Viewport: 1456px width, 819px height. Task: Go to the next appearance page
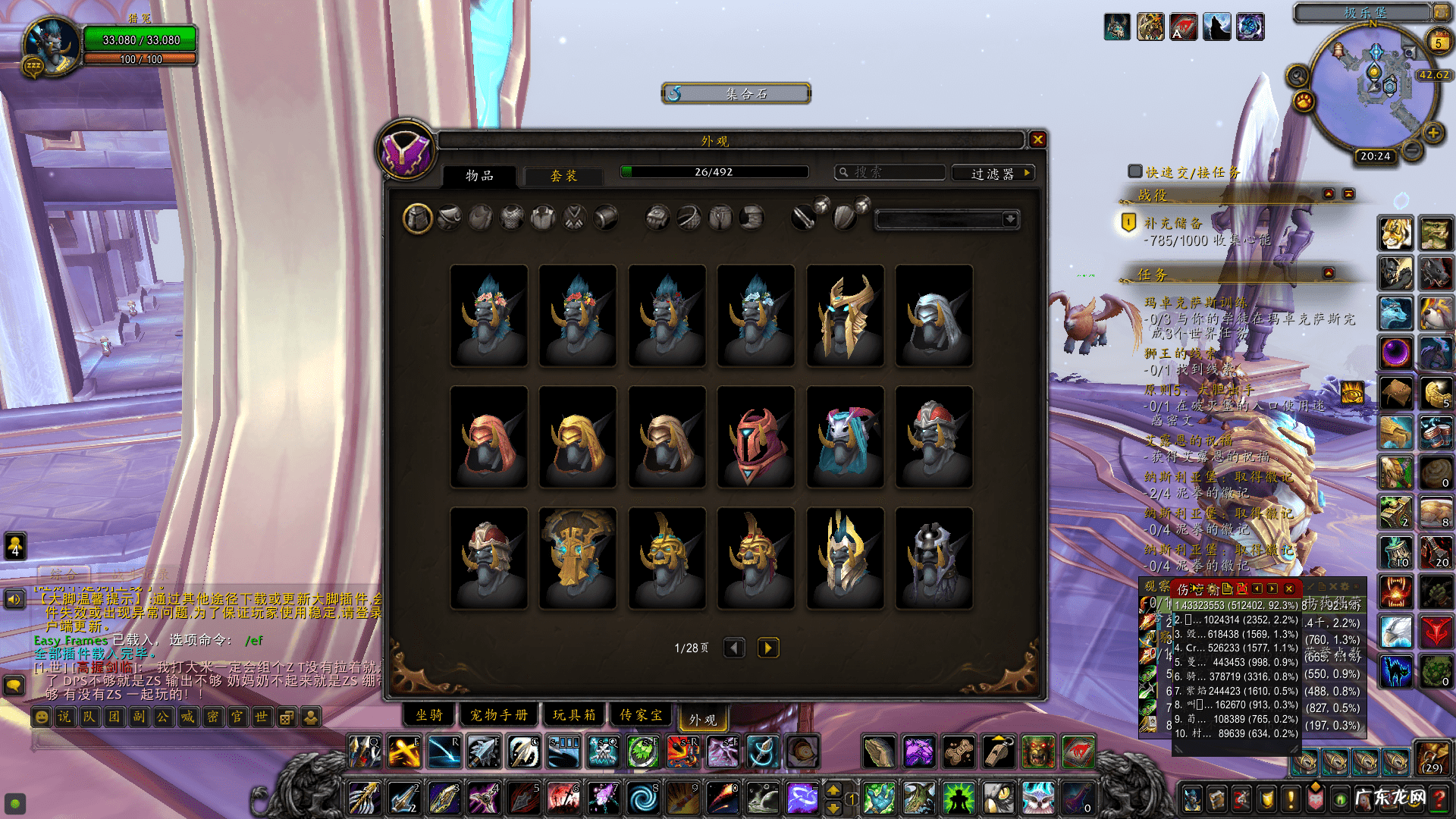767,648
